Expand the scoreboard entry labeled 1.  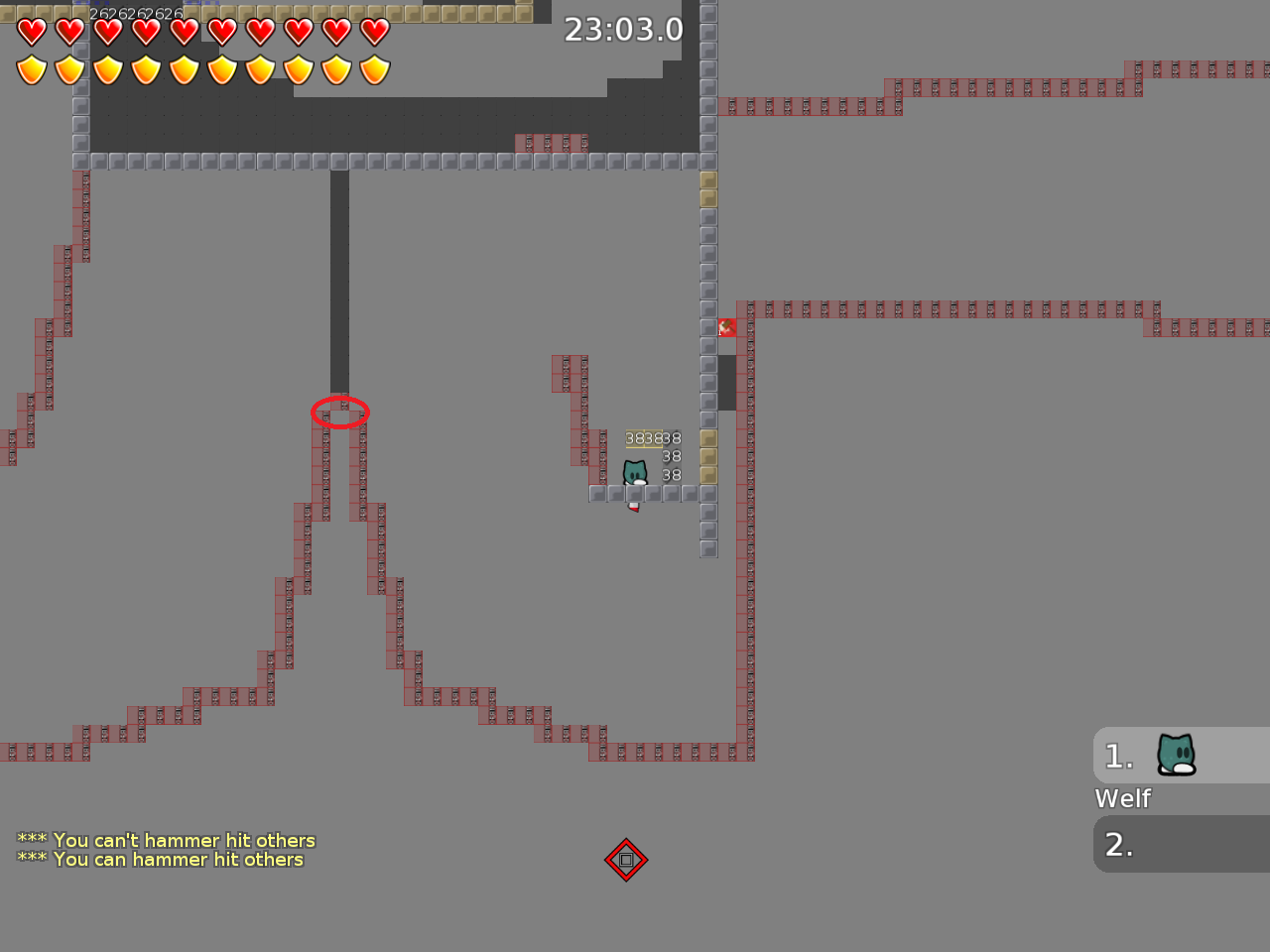click(1118, 756)
